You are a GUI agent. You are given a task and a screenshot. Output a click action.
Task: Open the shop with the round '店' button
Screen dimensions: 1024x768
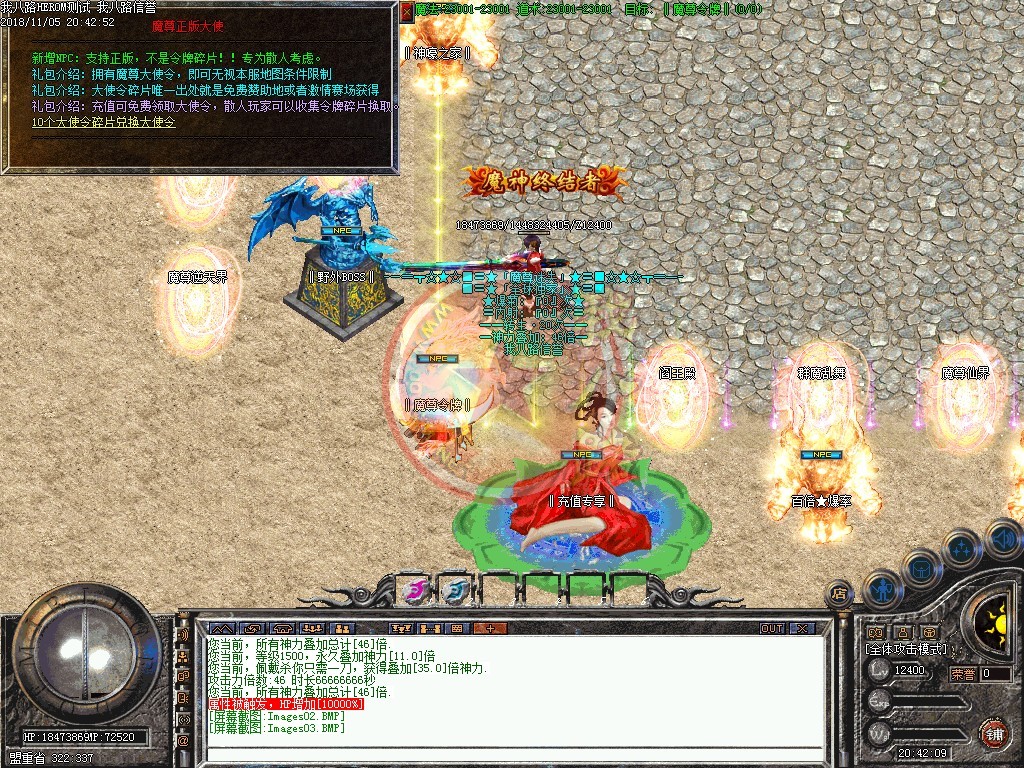[x=839, y=592]
